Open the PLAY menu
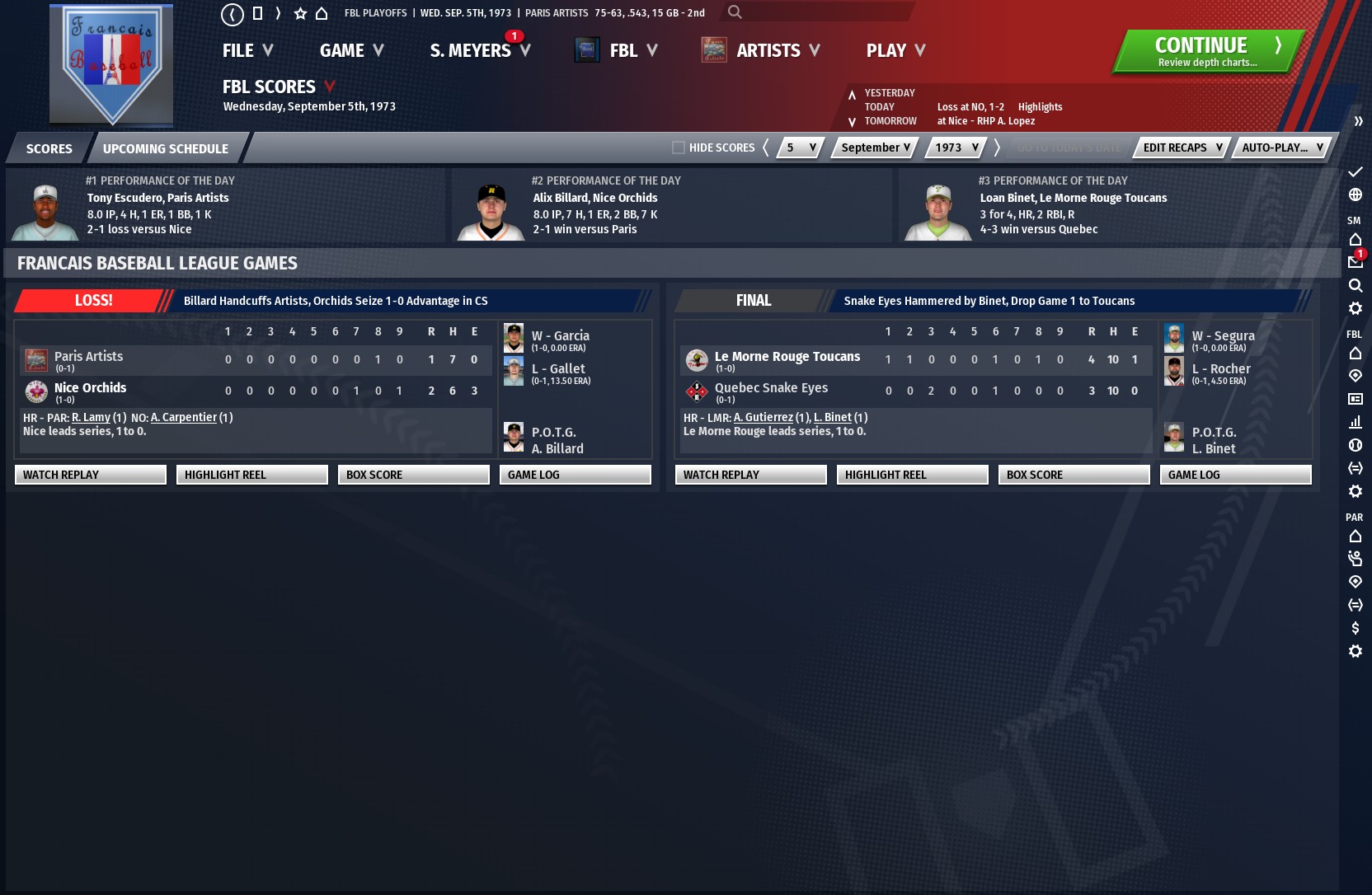The width and height of the screenshot is (1372, 895). click(x=895, y=51)
